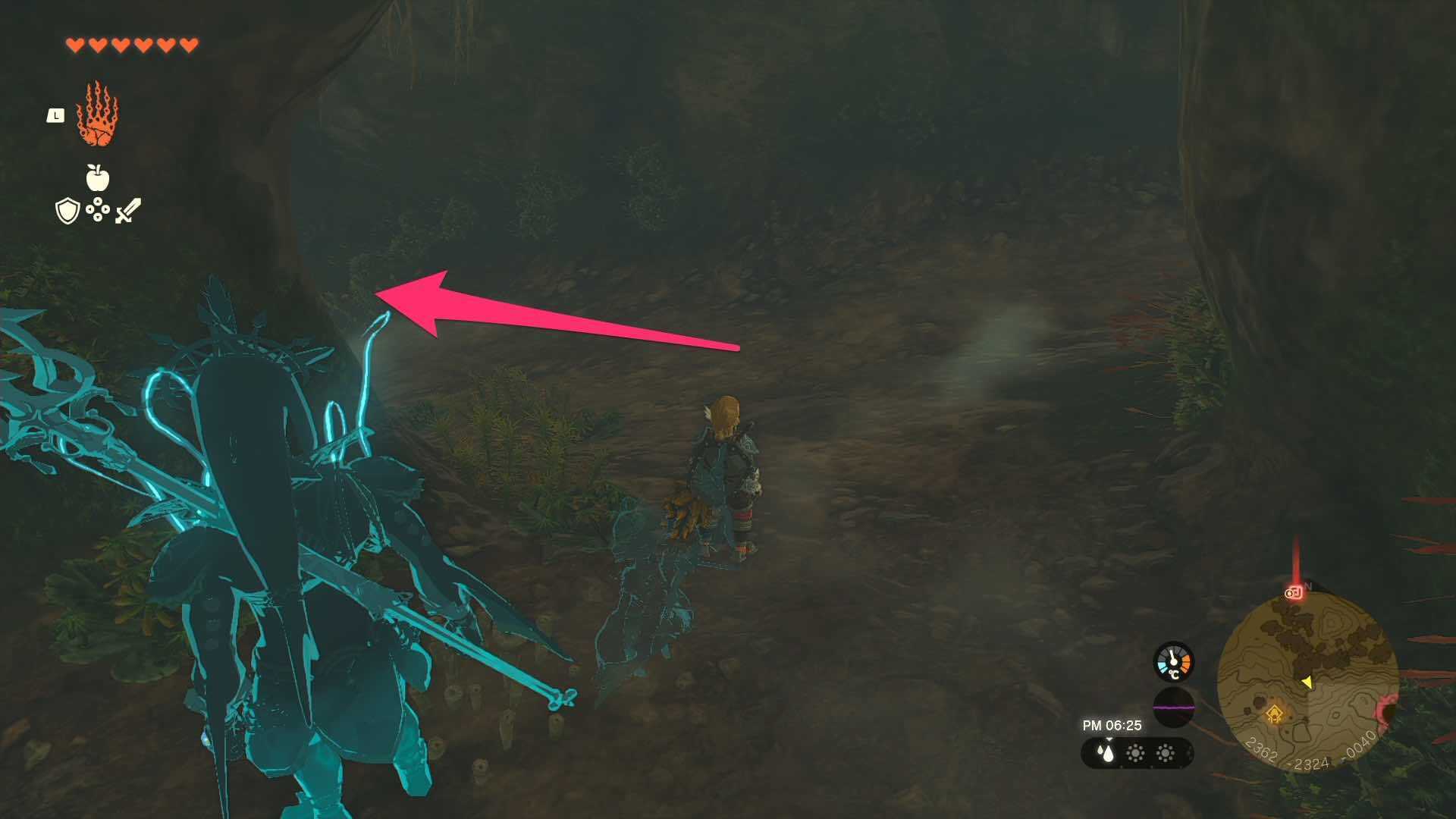Viewport: 1456px width, 819px height.
Task: Click the first sun weather icon
Action: pos(1136,753)
